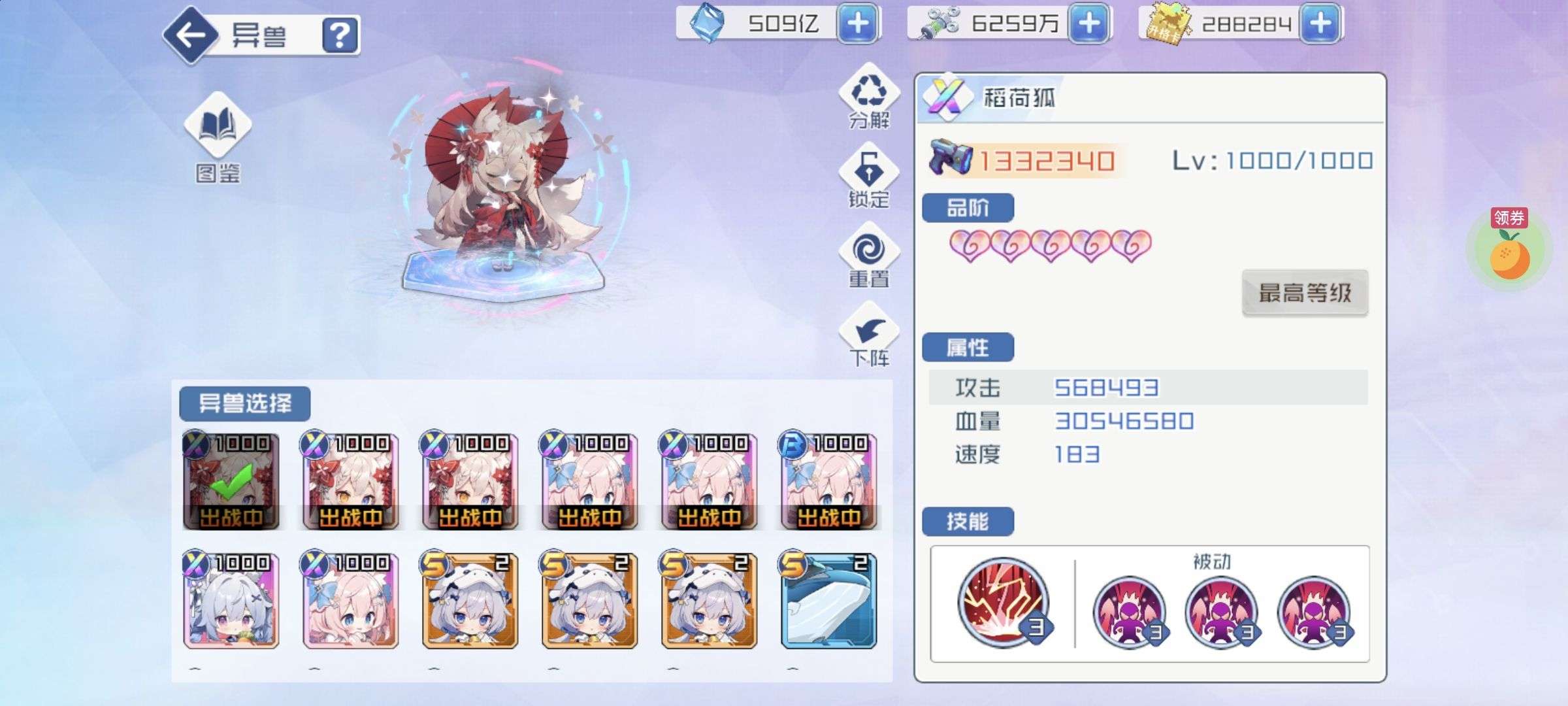Select the silver-haired X-rank beast card
The height and width of the screenshot is (706, 1568).
pyautogui.click(x=231, y=601)
